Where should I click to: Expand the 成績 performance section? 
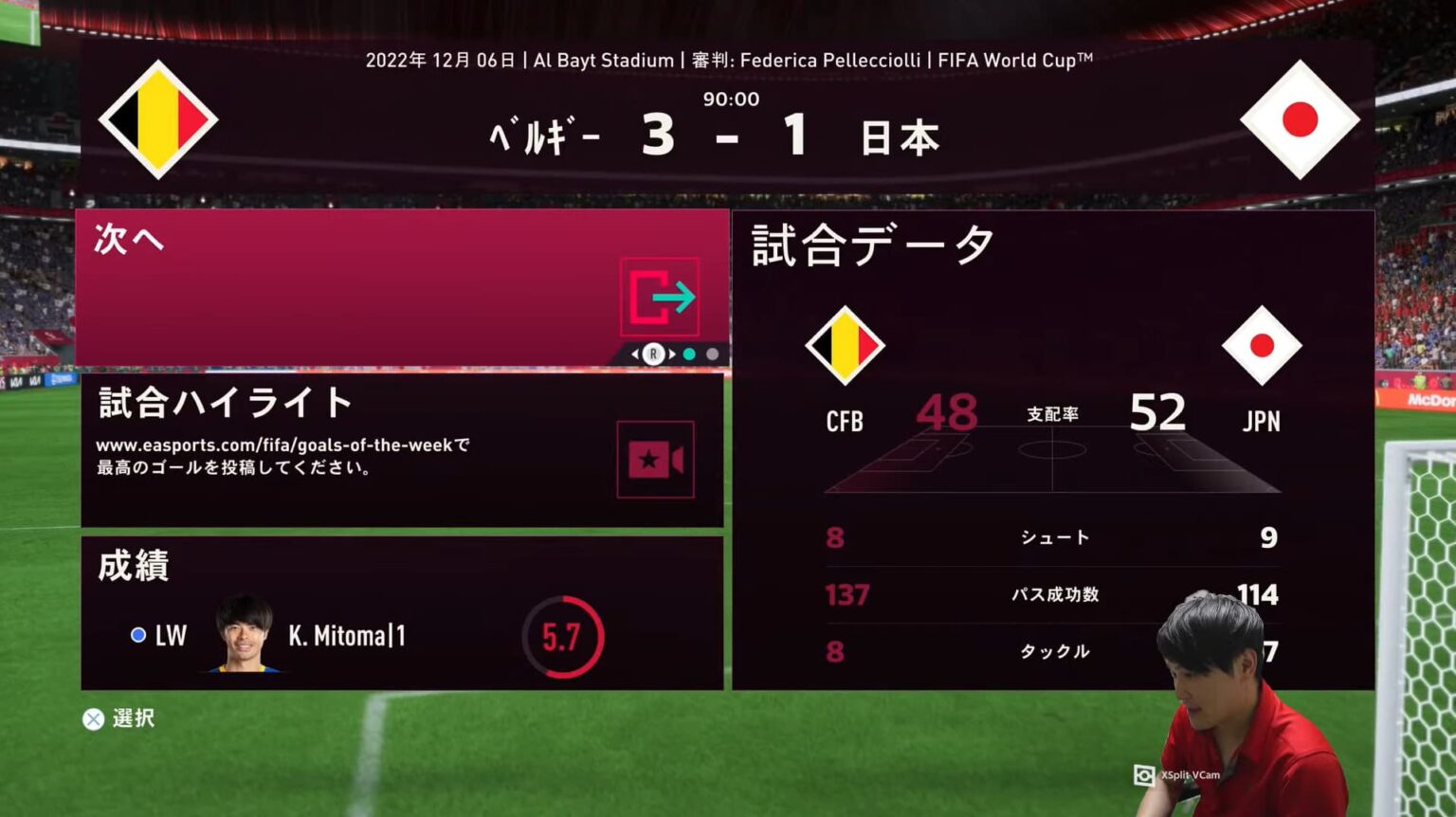133,567
